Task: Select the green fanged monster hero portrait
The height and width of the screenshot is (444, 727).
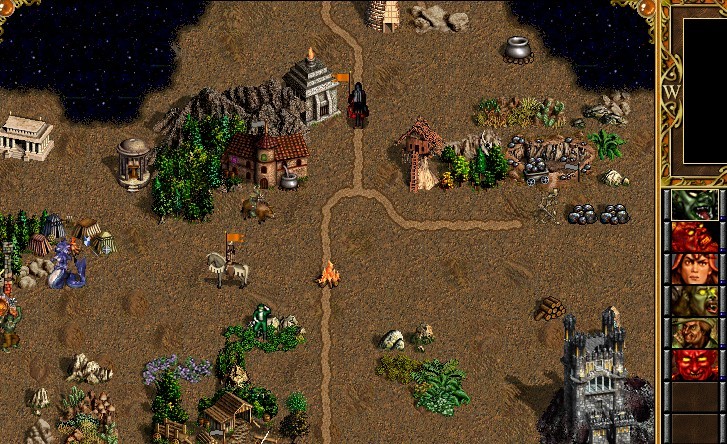Action: 694,204
